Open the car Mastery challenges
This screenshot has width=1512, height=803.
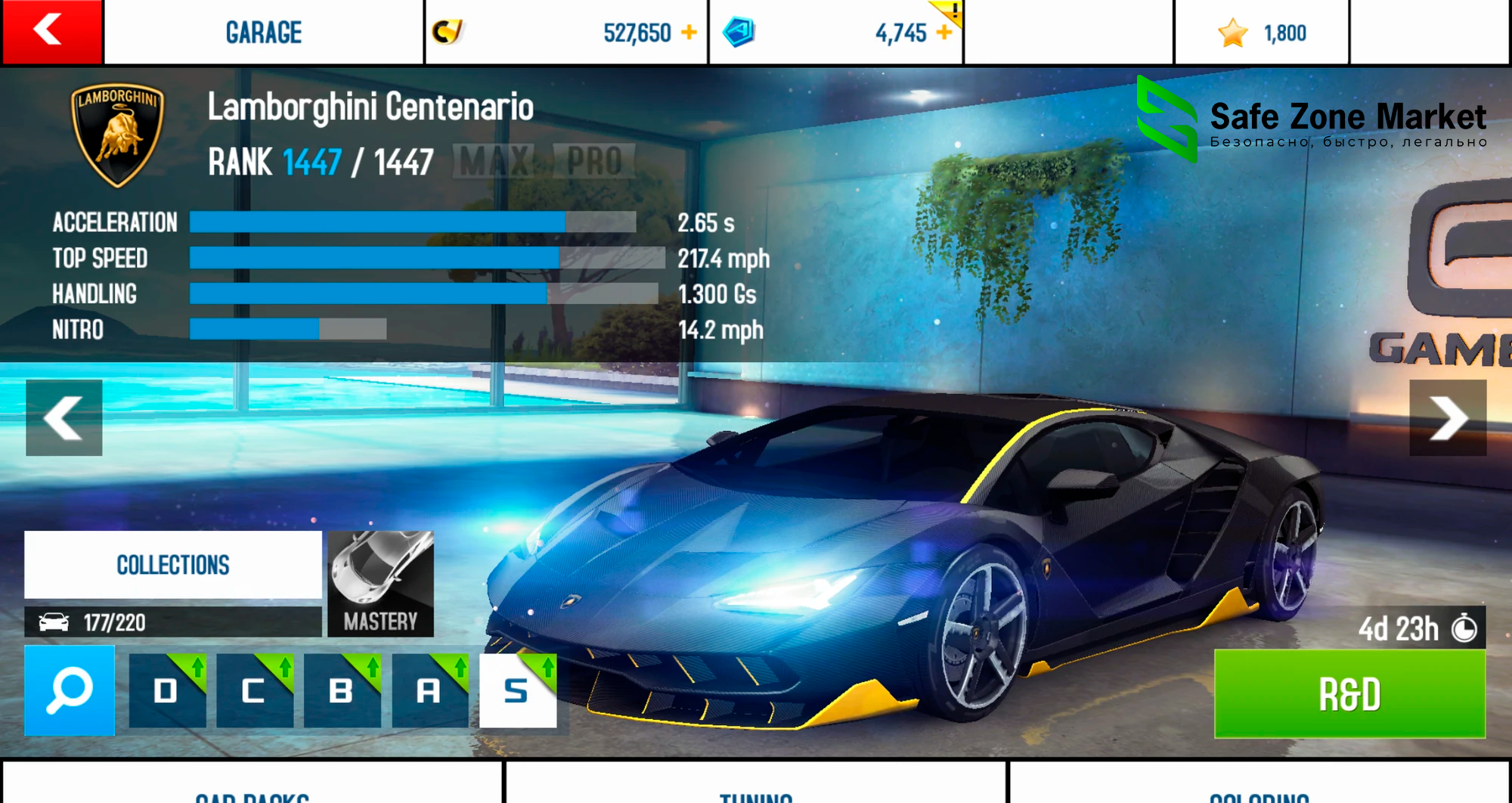380,584
